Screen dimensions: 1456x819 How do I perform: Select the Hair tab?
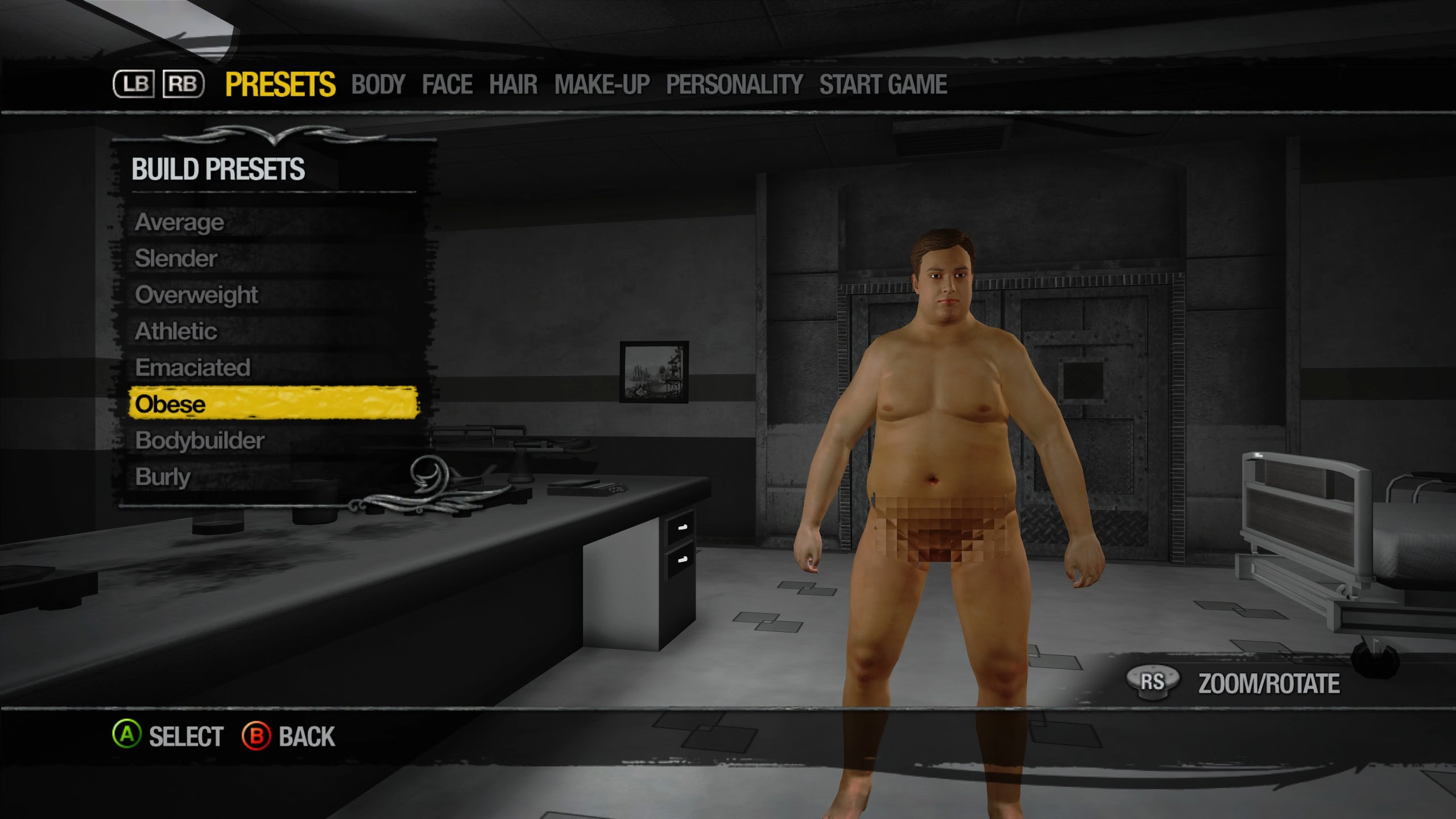(513, 85)
